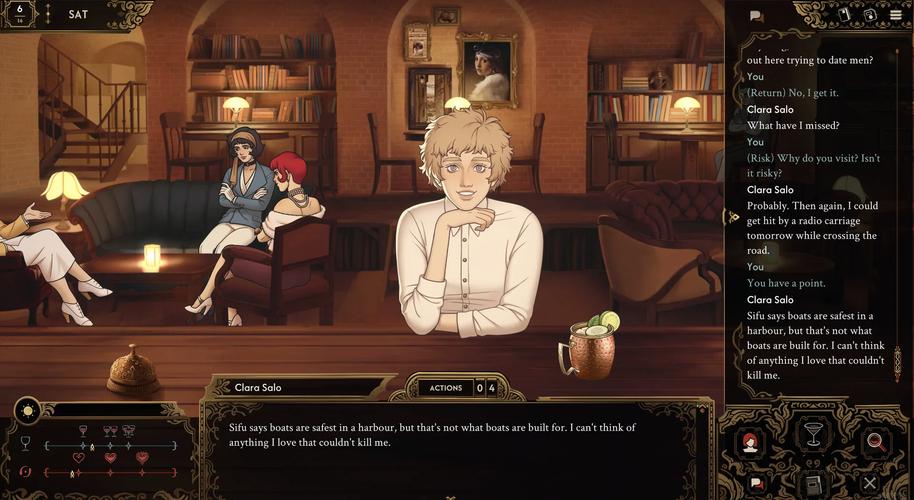Inspect with the magnifying glass button

coord(874,442)
